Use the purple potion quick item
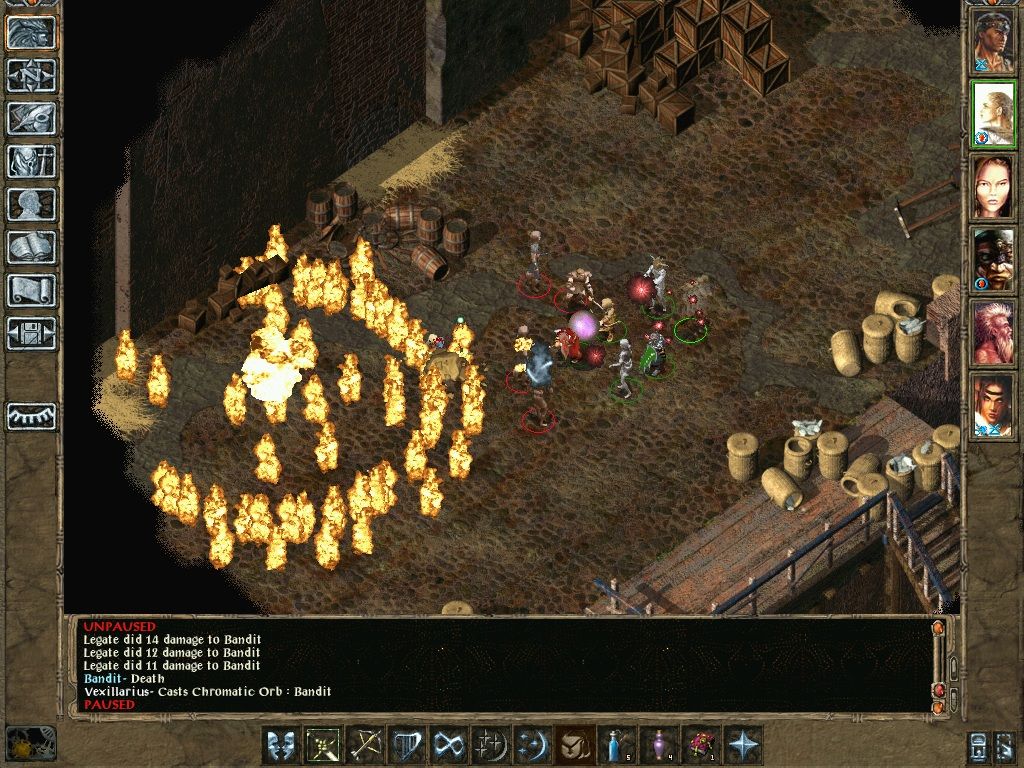 click(657, 745)
